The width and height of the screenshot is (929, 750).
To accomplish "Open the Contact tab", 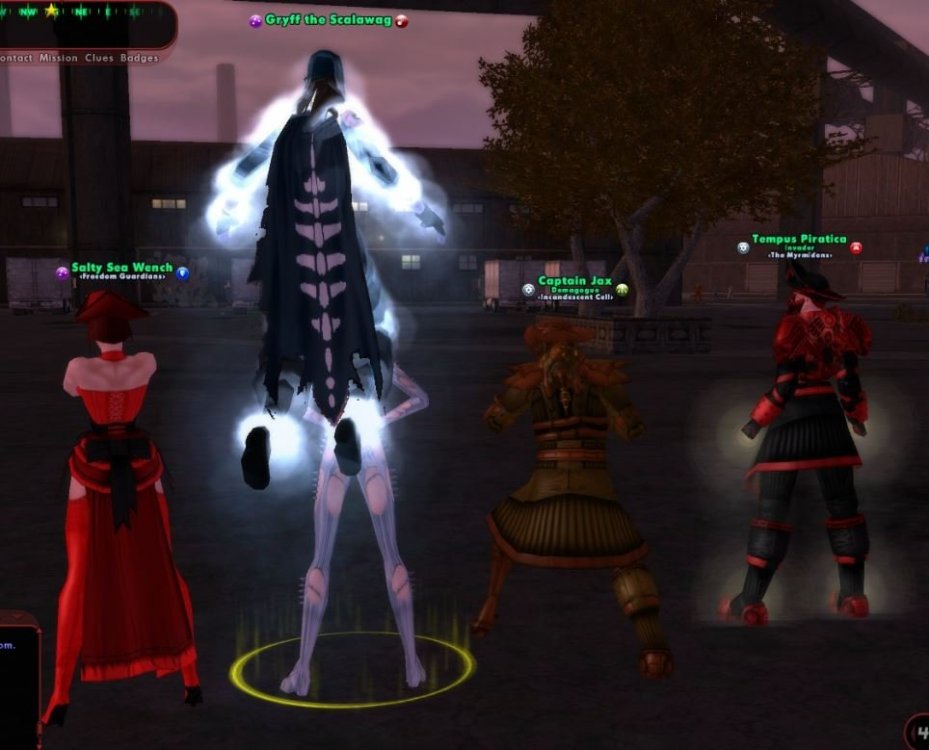I will [15, 58].
